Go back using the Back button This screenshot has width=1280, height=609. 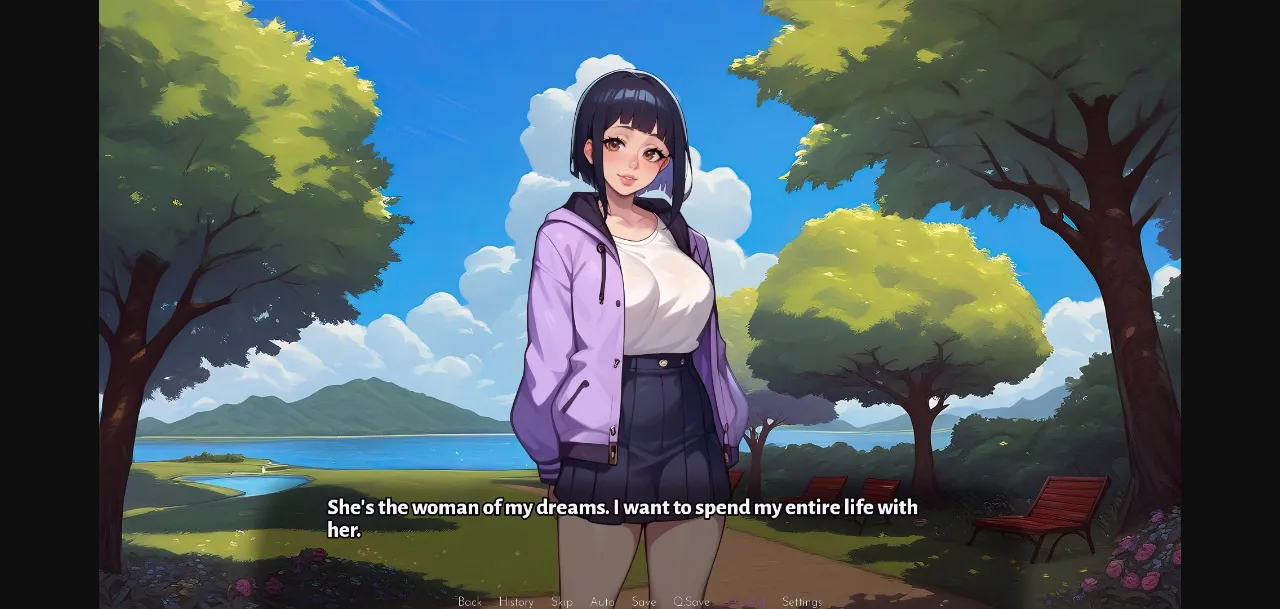click(470, 602)
